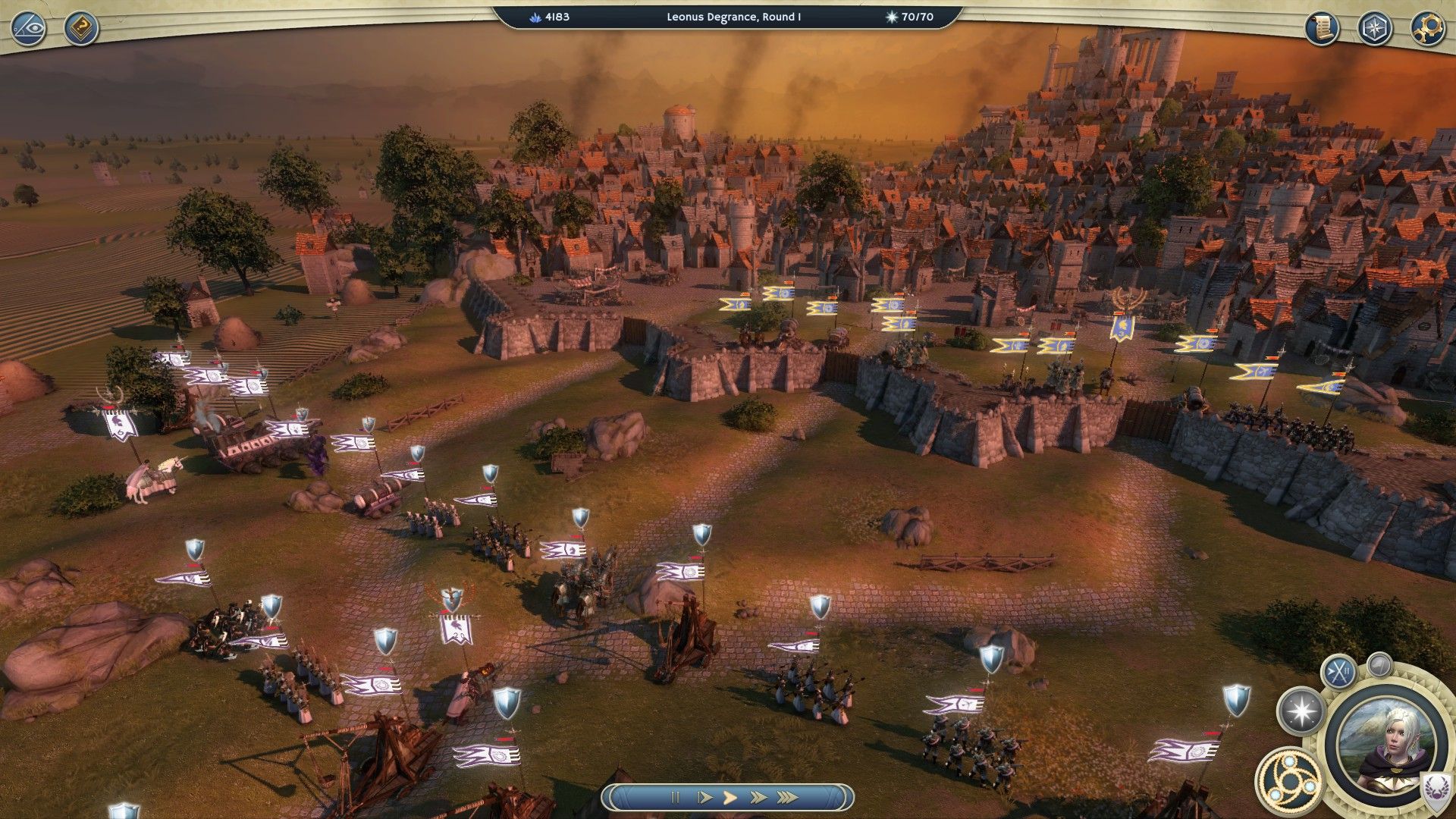Set playback to double-arrow fast speed

point(757,797)
